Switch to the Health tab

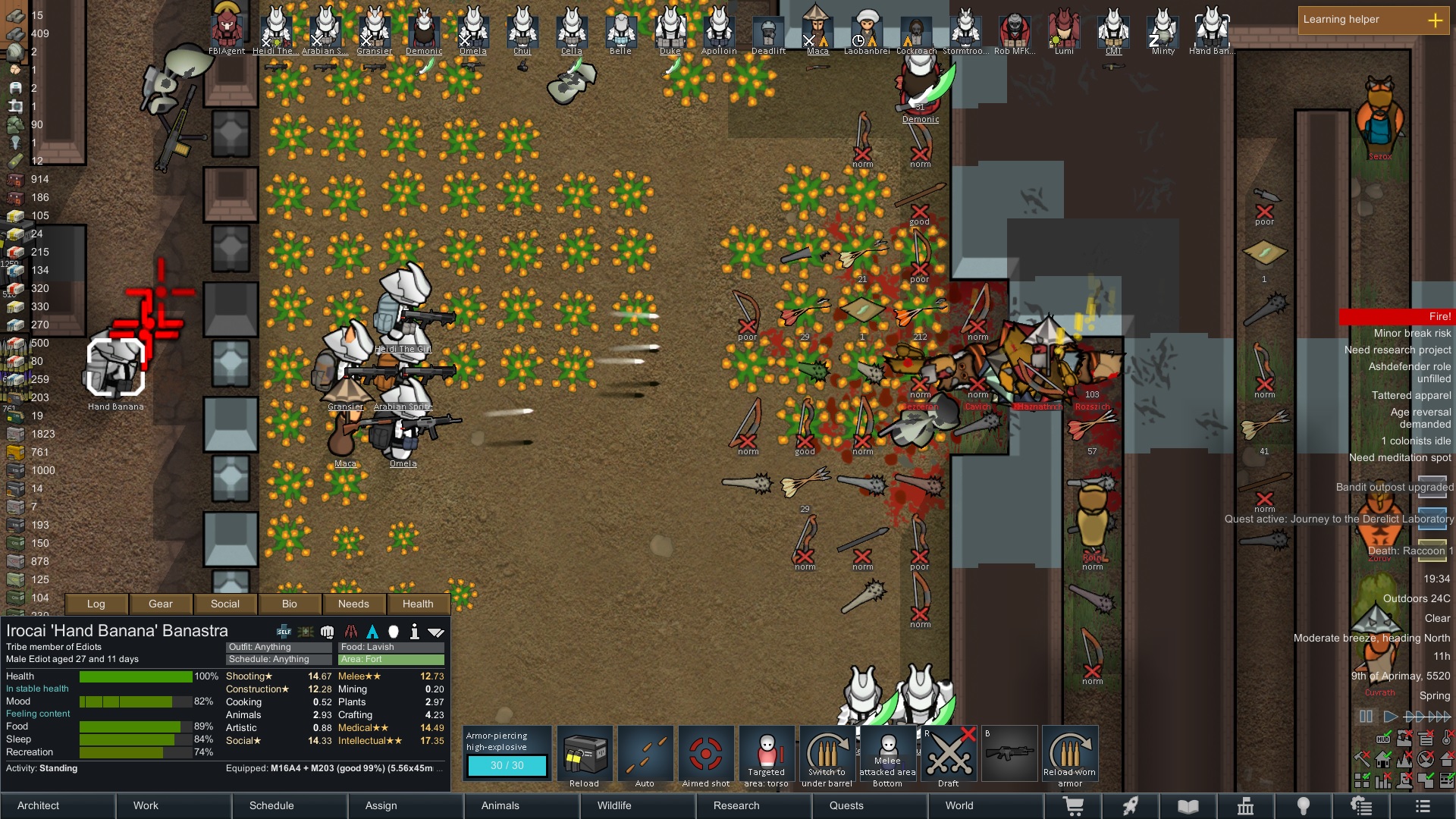[418, 604]
